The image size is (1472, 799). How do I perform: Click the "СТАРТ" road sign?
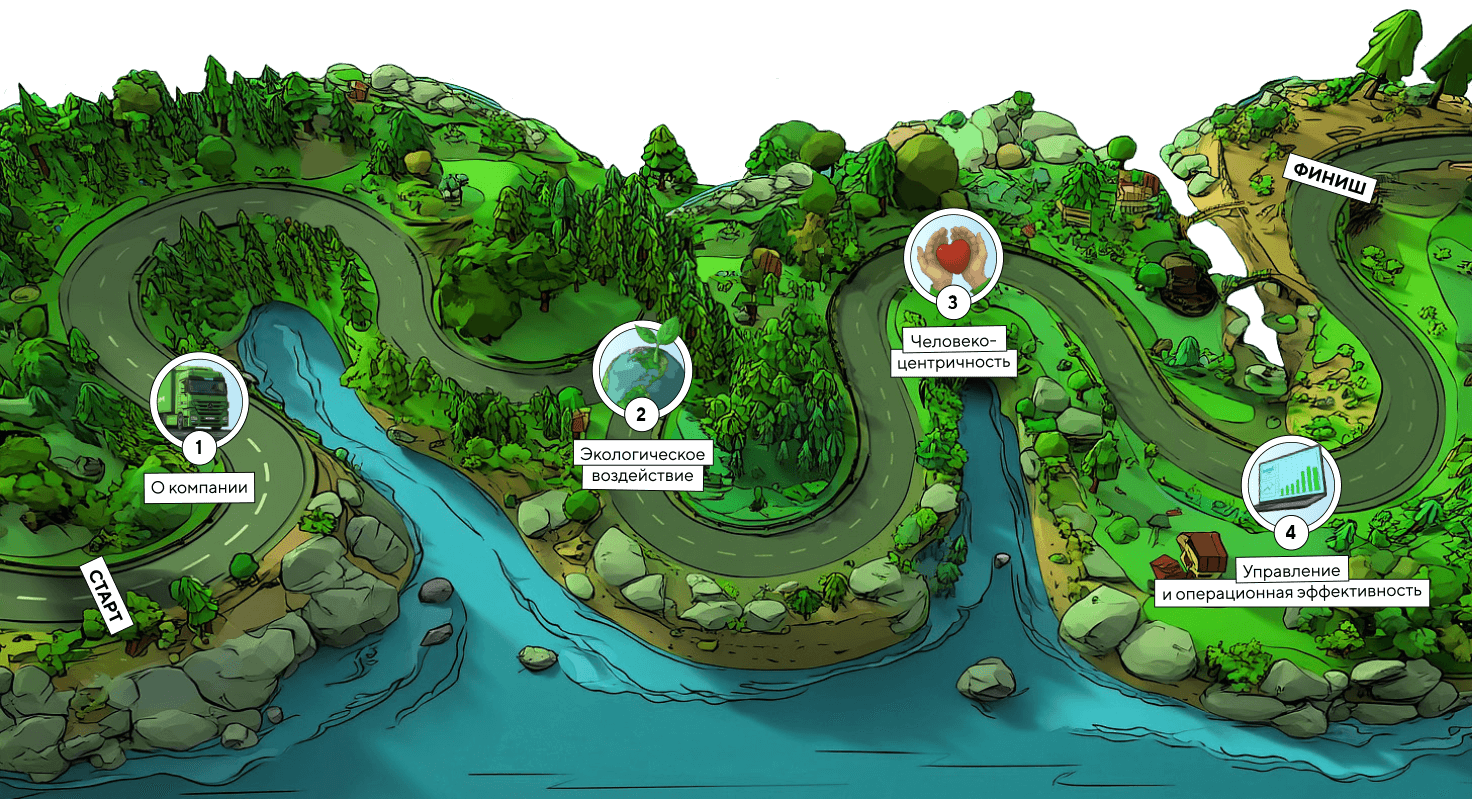(x=104, y=597)
